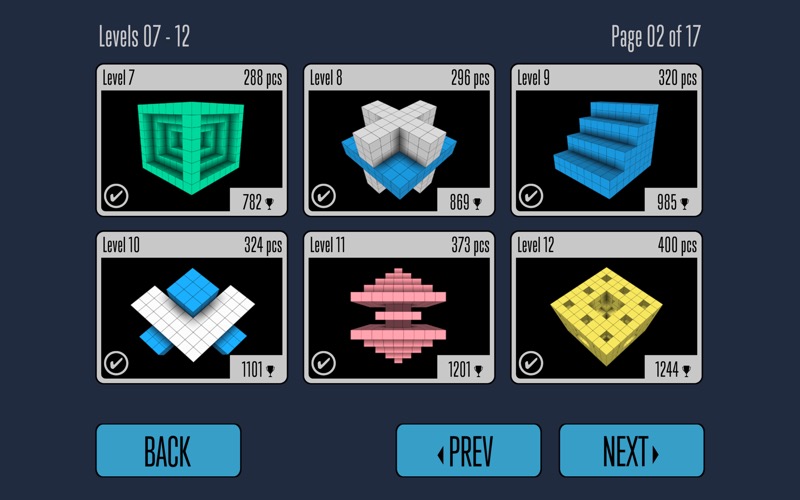Screen dimensions: 800x500
Task: Advance to the next page with NEXT
Action: click(631, 451)
